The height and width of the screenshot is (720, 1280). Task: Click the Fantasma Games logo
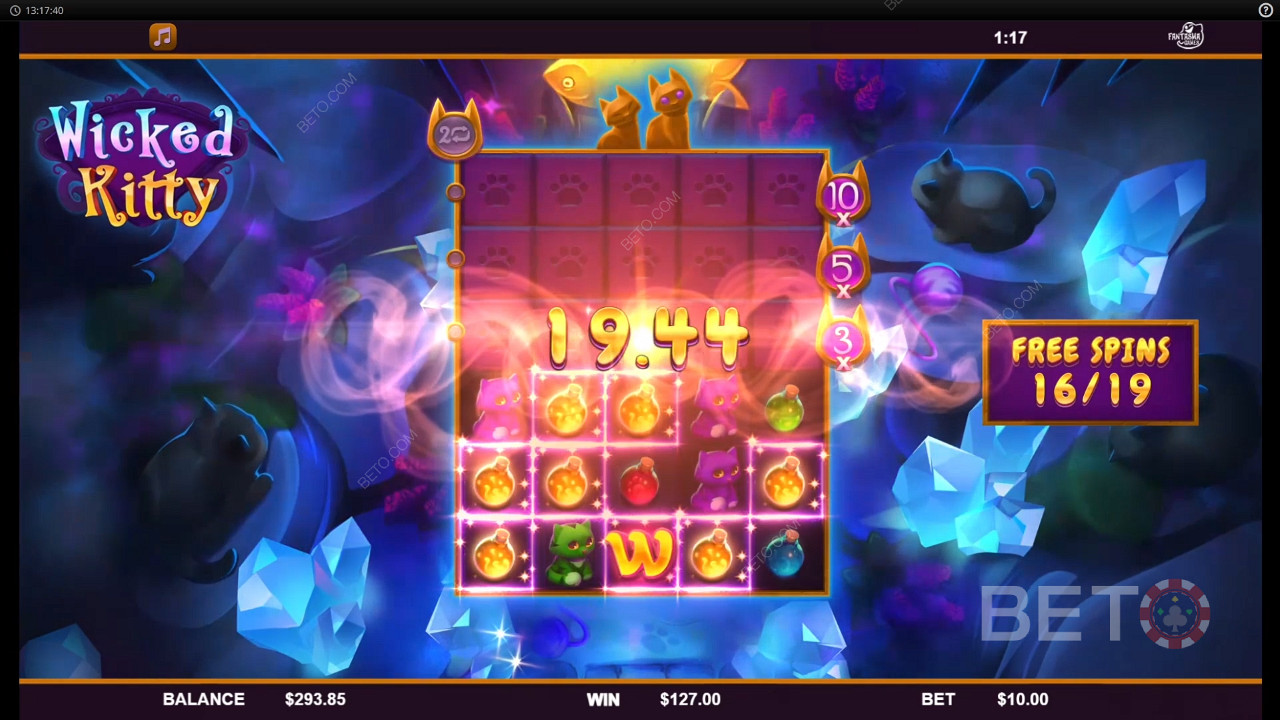[1186, 37]
